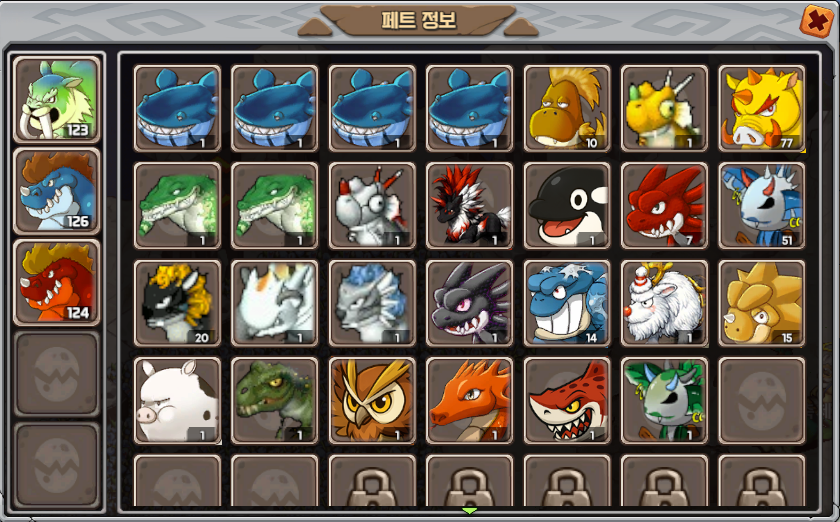
Task: Choose the yellow boar pet level 77
Action: click(x=762, y=108)
